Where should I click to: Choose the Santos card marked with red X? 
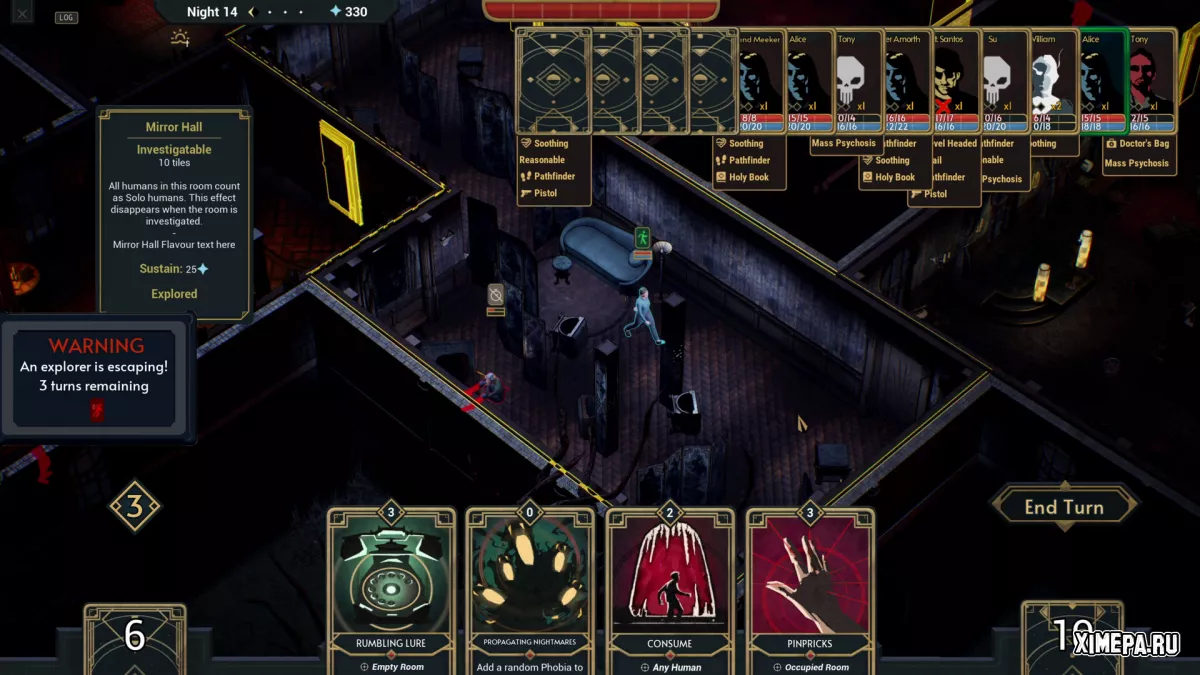pos(957,82)
